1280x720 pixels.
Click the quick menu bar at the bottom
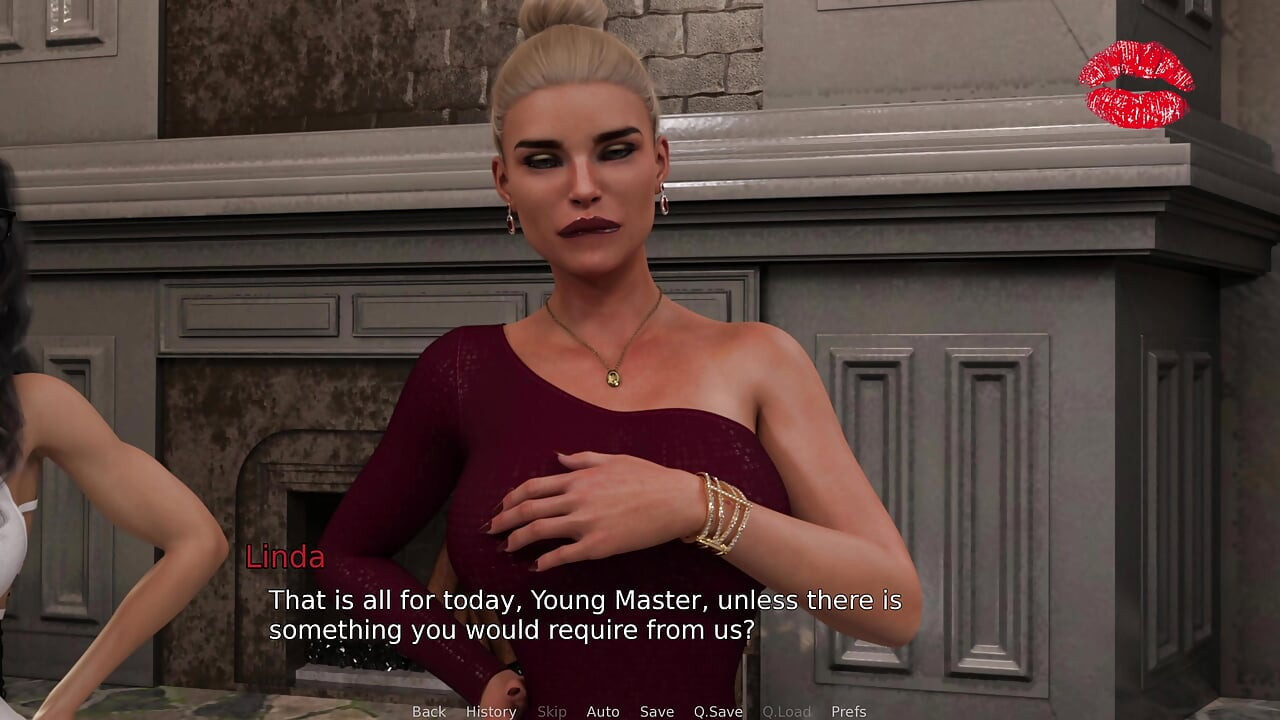click(x=640, y=711)
